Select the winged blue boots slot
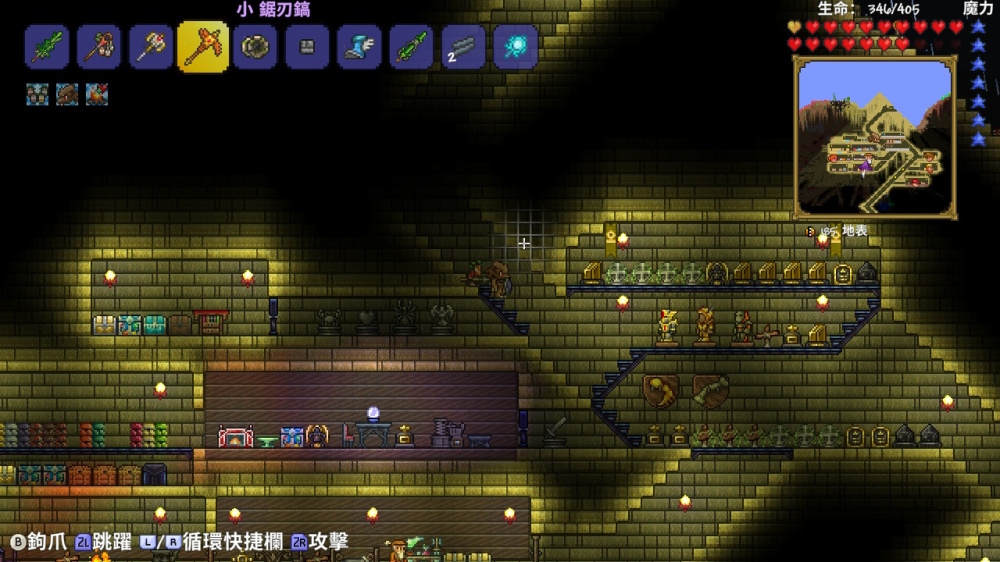 point(359,47)
